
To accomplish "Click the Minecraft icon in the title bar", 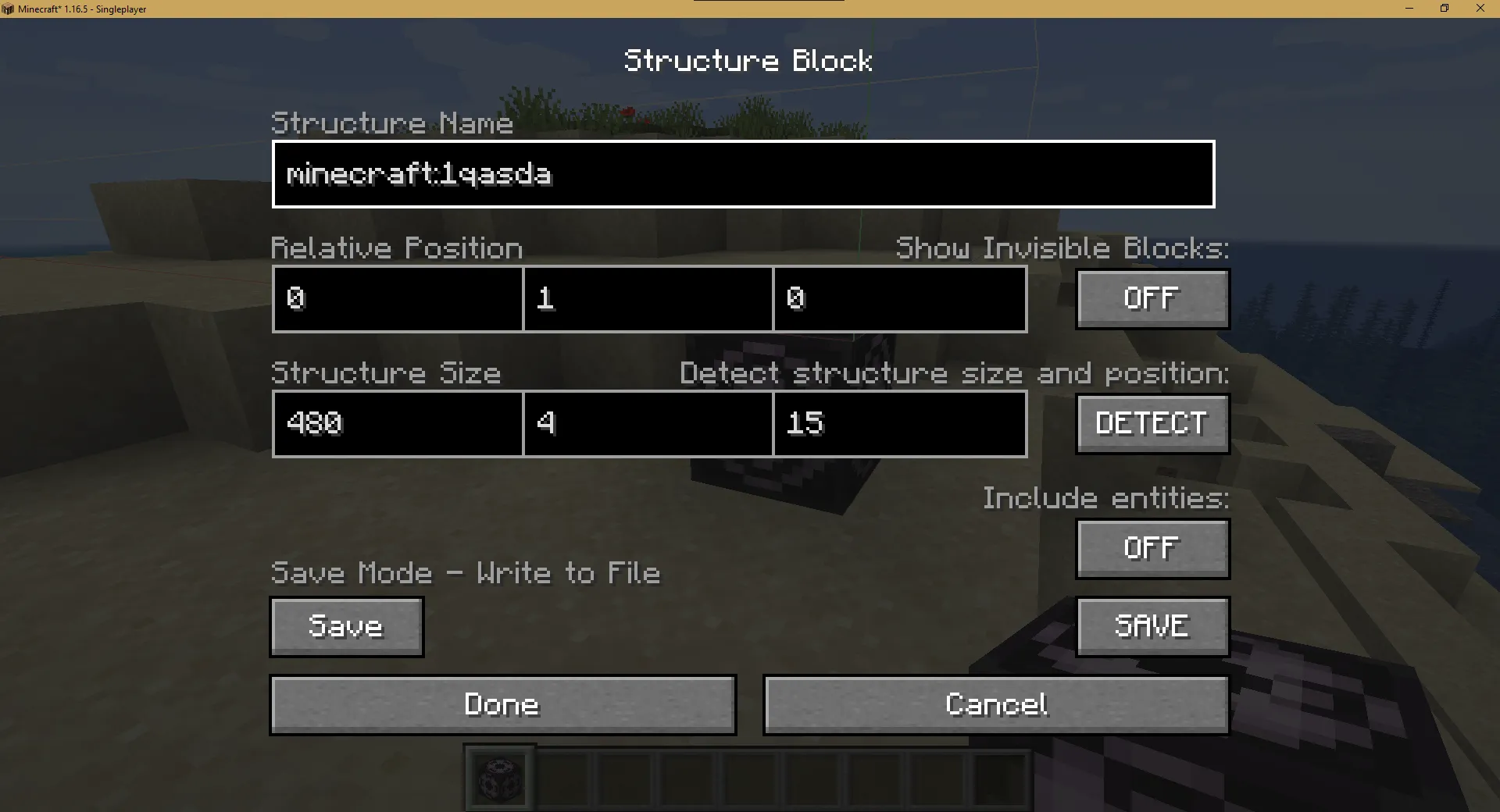I will coord(9,9).
